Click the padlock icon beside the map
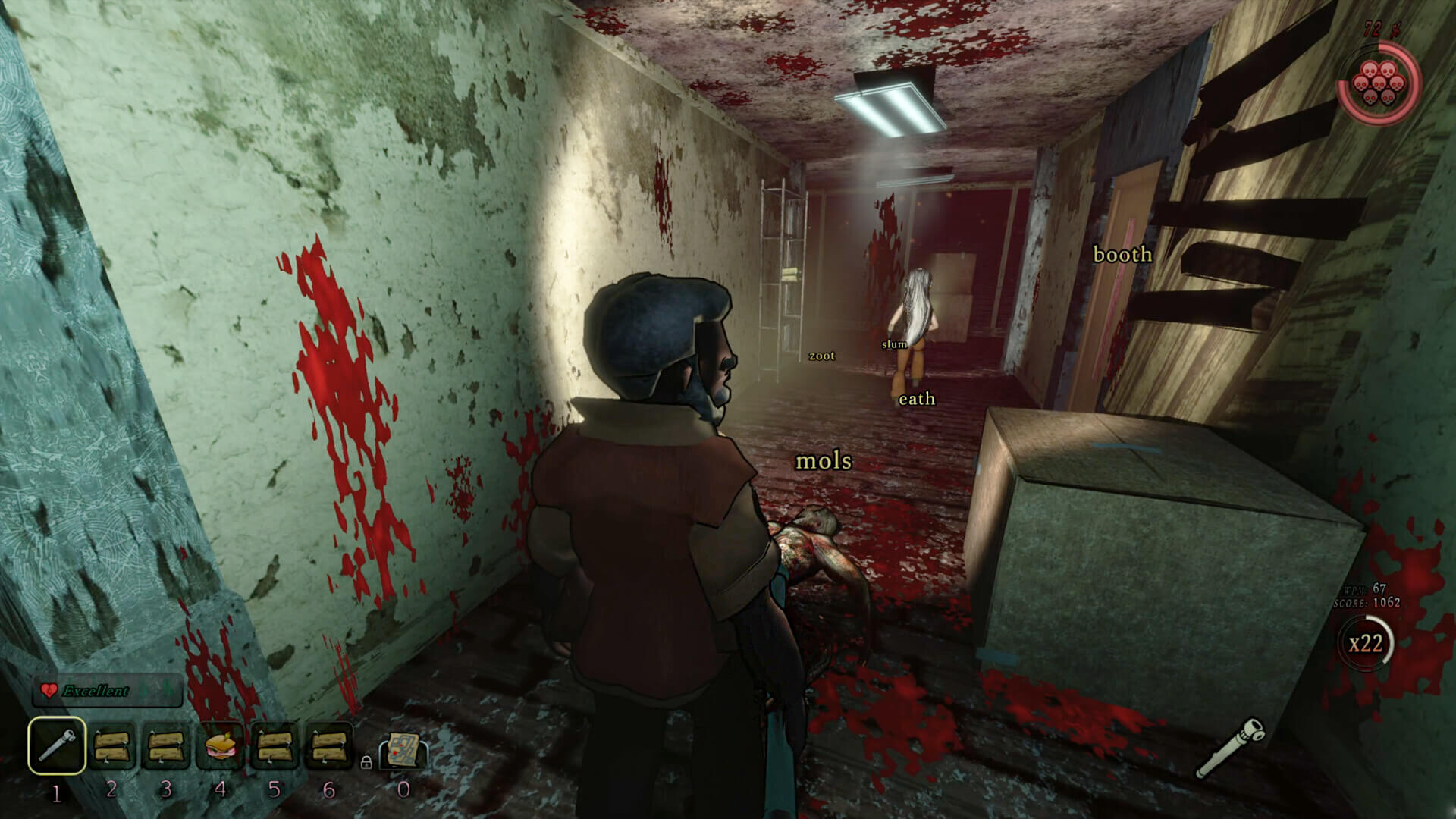The image size is (1456, 819). [x=366, y=761]
